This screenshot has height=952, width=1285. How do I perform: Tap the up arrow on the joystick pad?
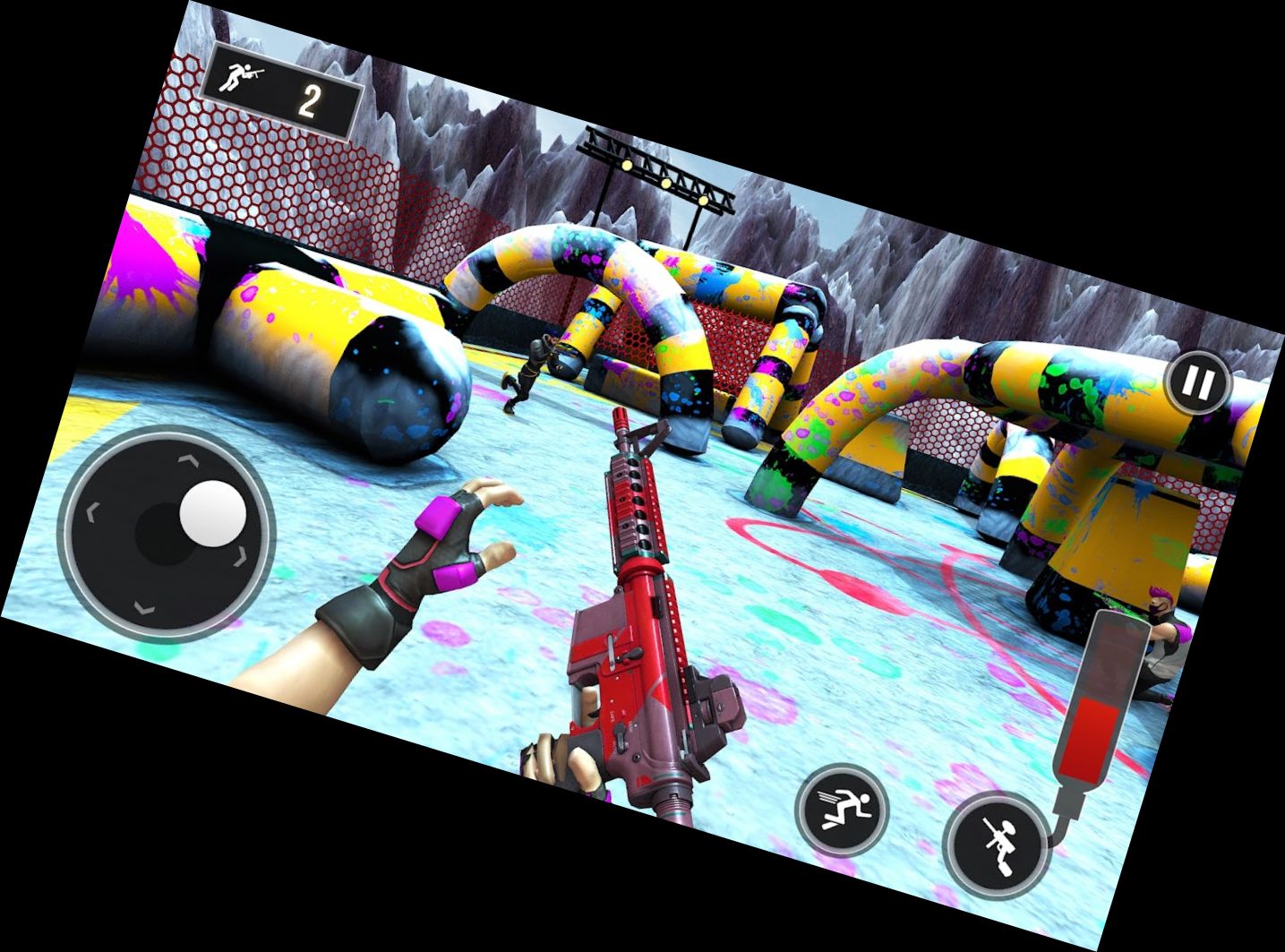(186, 461)
